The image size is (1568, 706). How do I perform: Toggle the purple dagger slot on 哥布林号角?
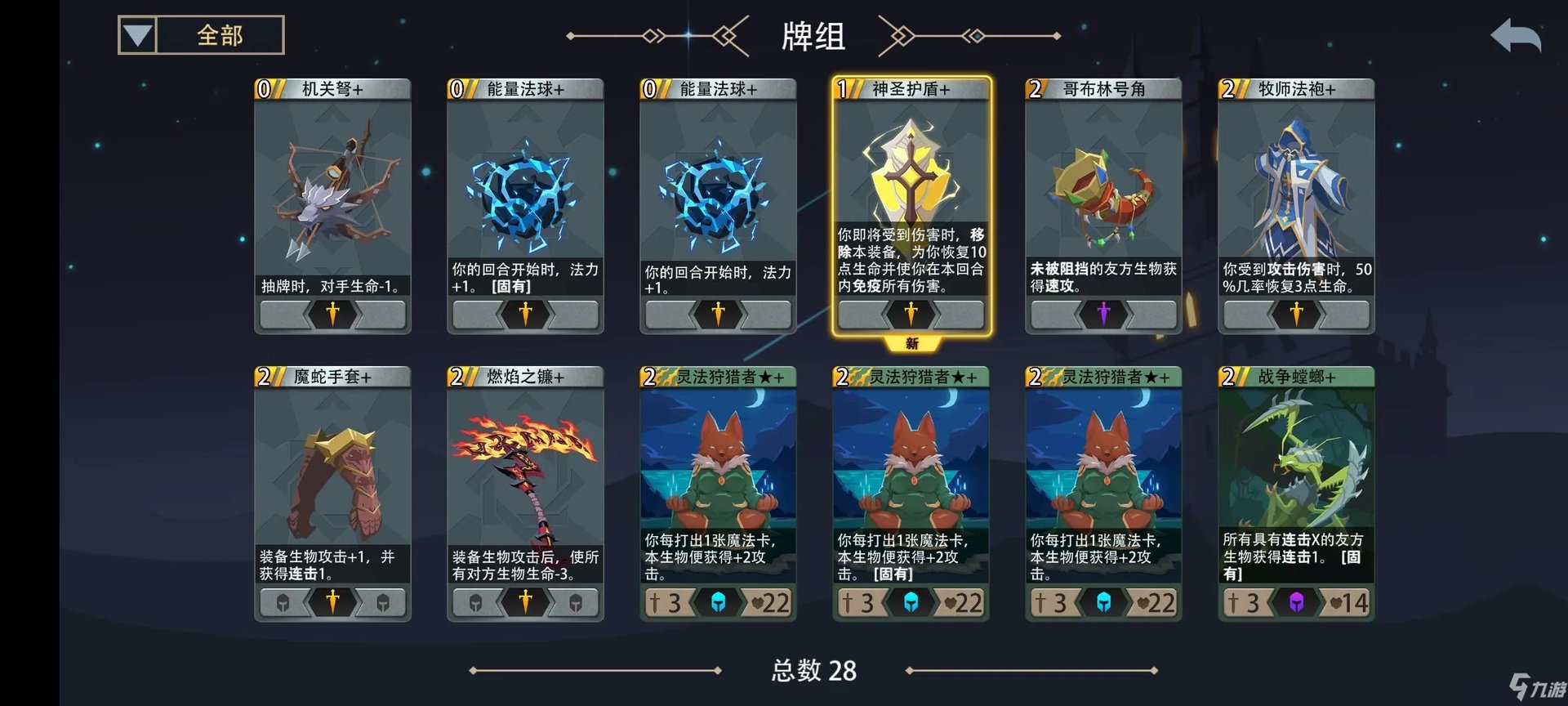1102,313
